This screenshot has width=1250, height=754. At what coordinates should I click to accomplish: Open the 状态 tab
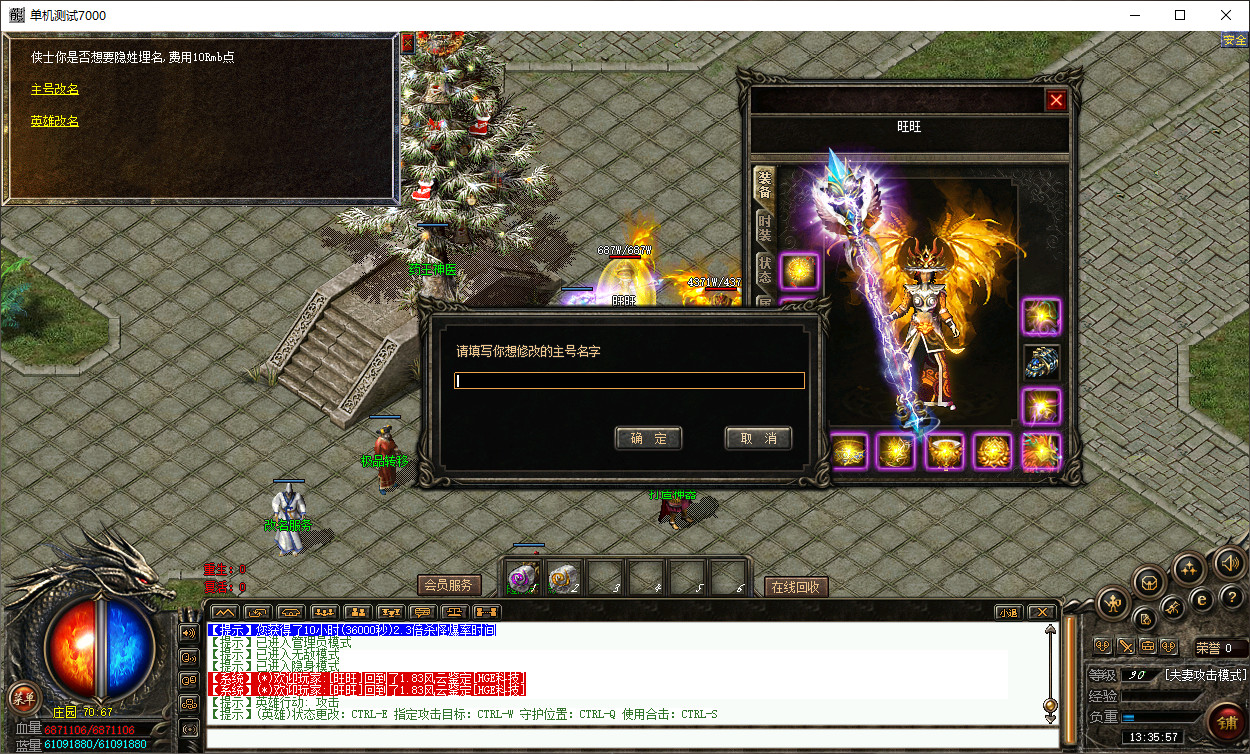pos(764,270)
